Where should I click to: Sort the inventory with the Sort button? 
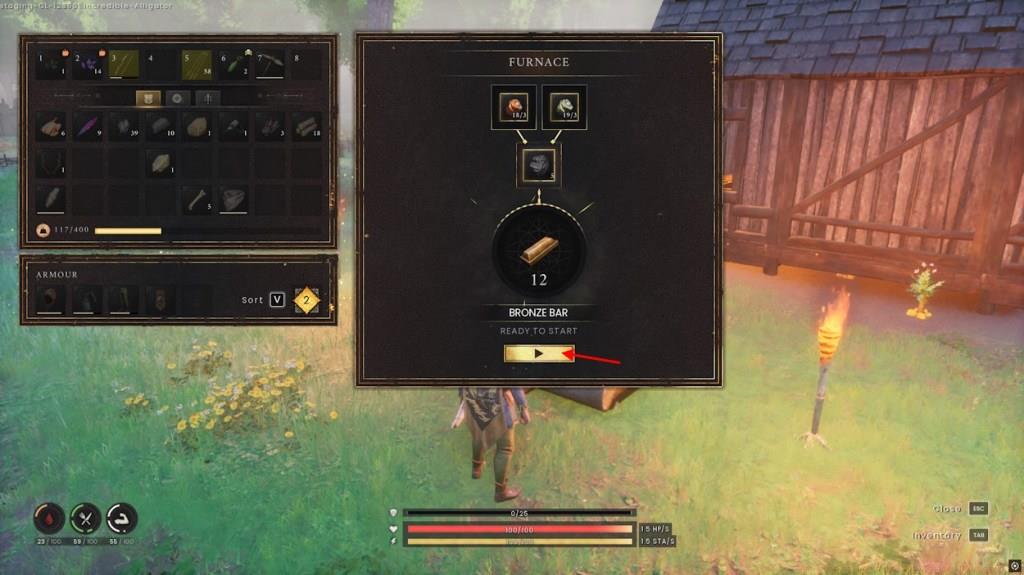pyautogui.click(x=277, y=300)
